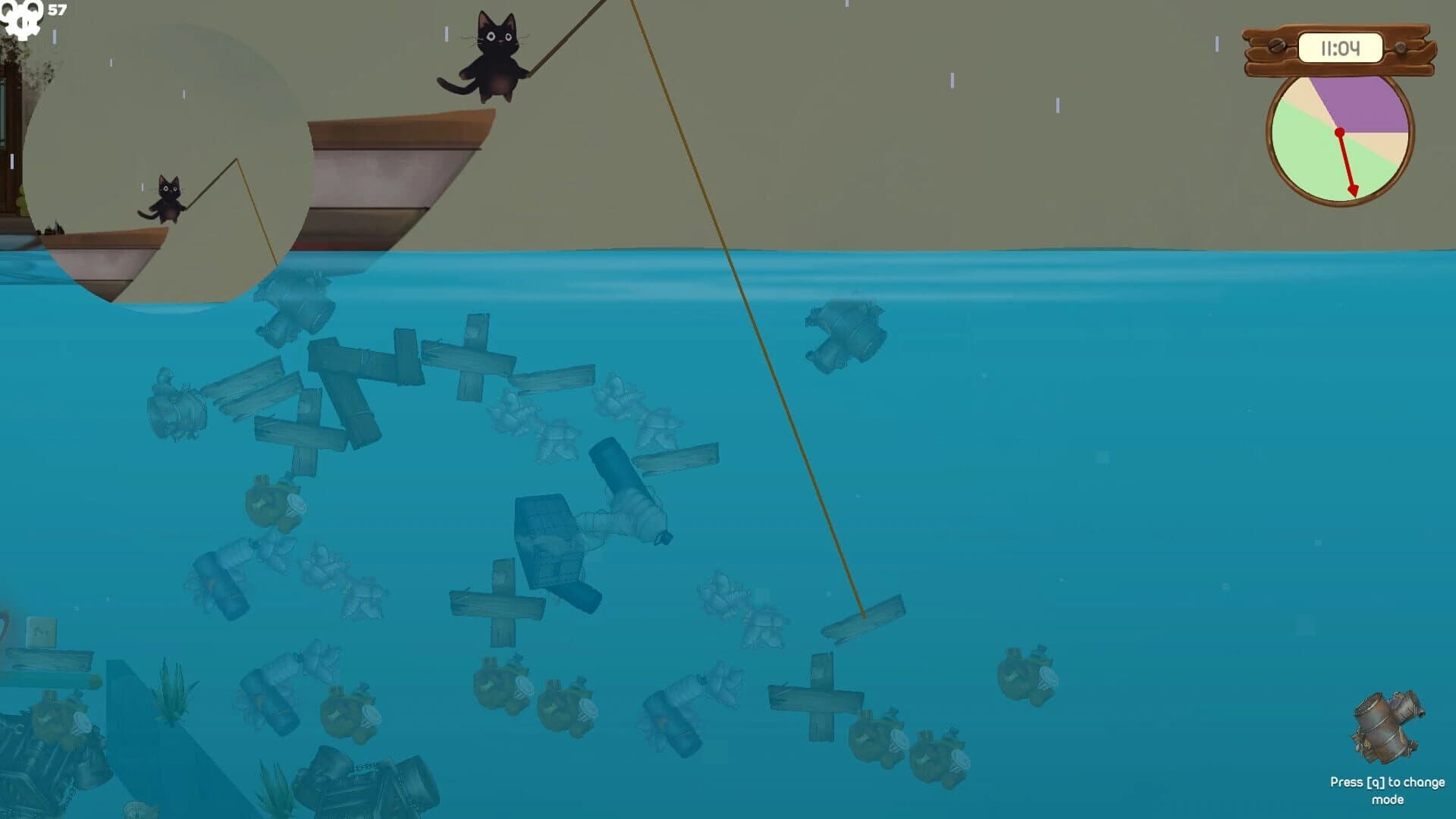
Task: Click the cat shown inside the minimap circle
Action: coord(168,195)
